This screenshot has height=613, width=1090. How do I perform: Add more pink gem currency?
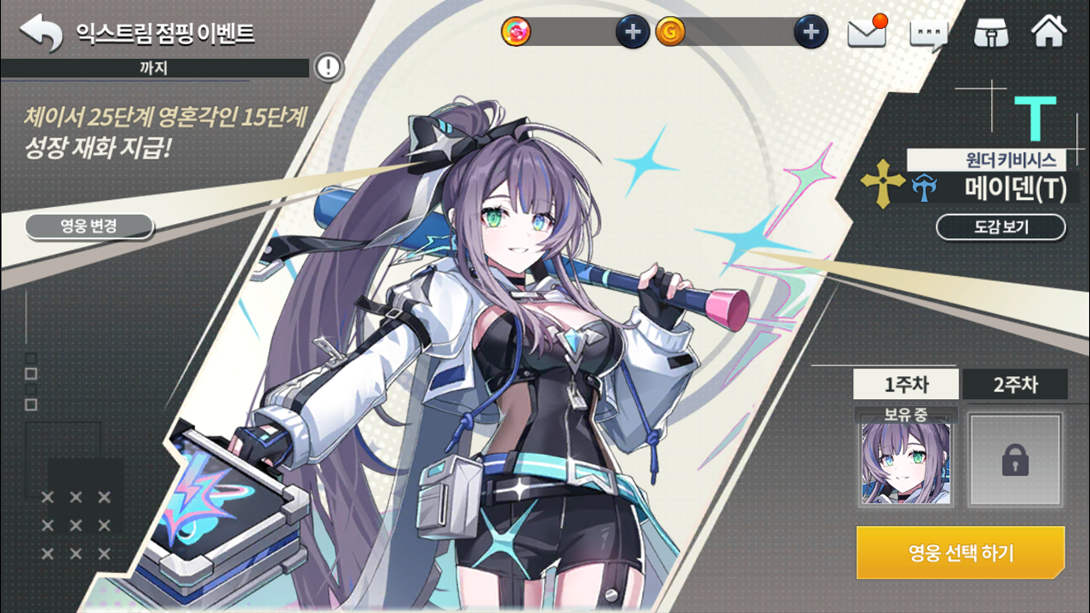pos(632,32)
